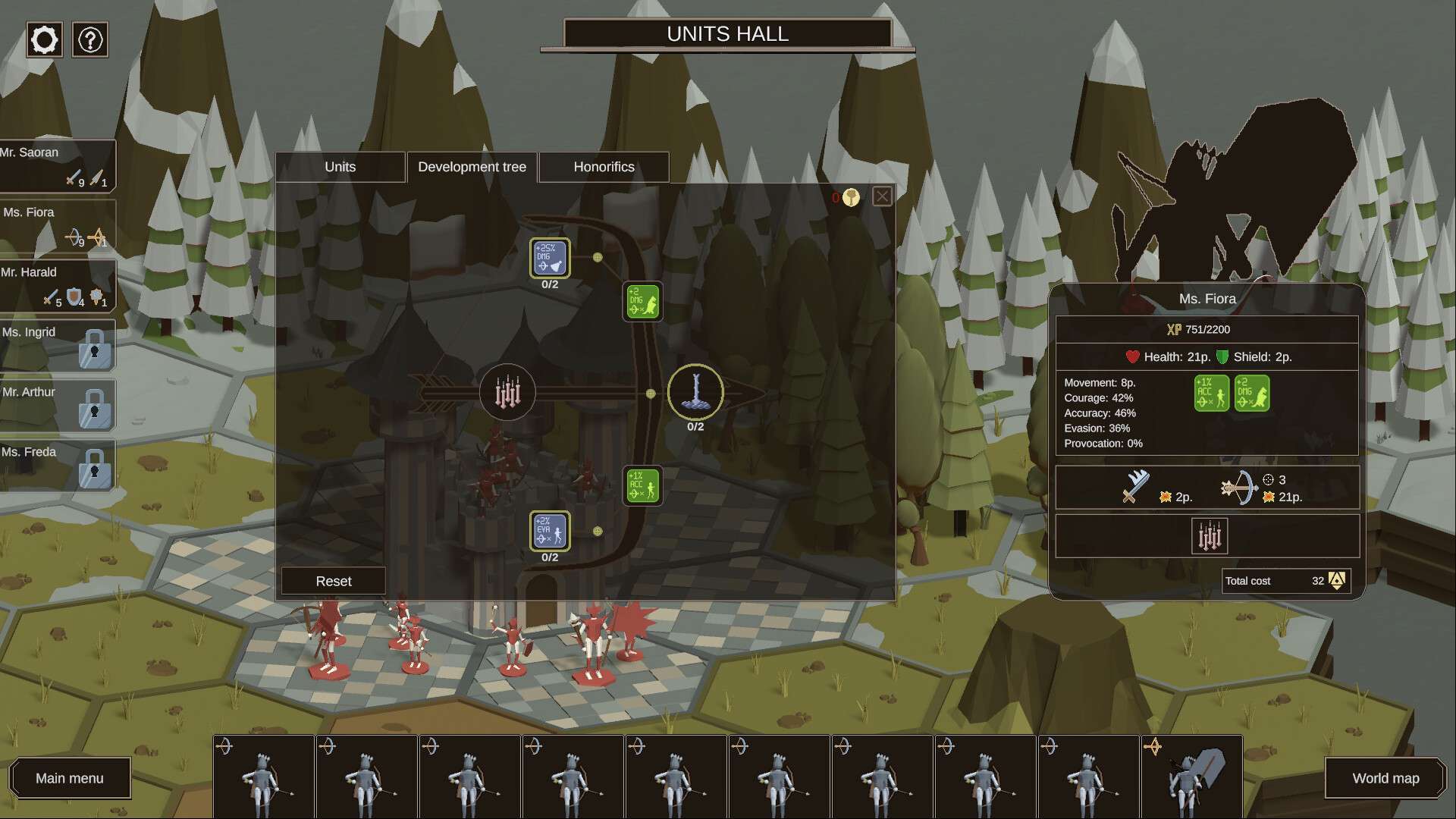Choose Ms. Fiora in the unit list
The image size is (1456, 819).
(57, 225)
